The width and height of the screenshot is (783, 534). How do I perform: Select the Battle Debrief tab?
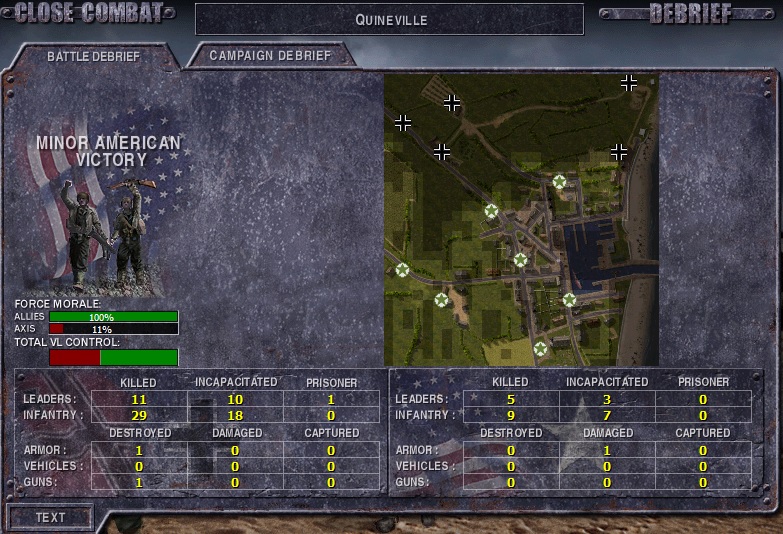93,57
